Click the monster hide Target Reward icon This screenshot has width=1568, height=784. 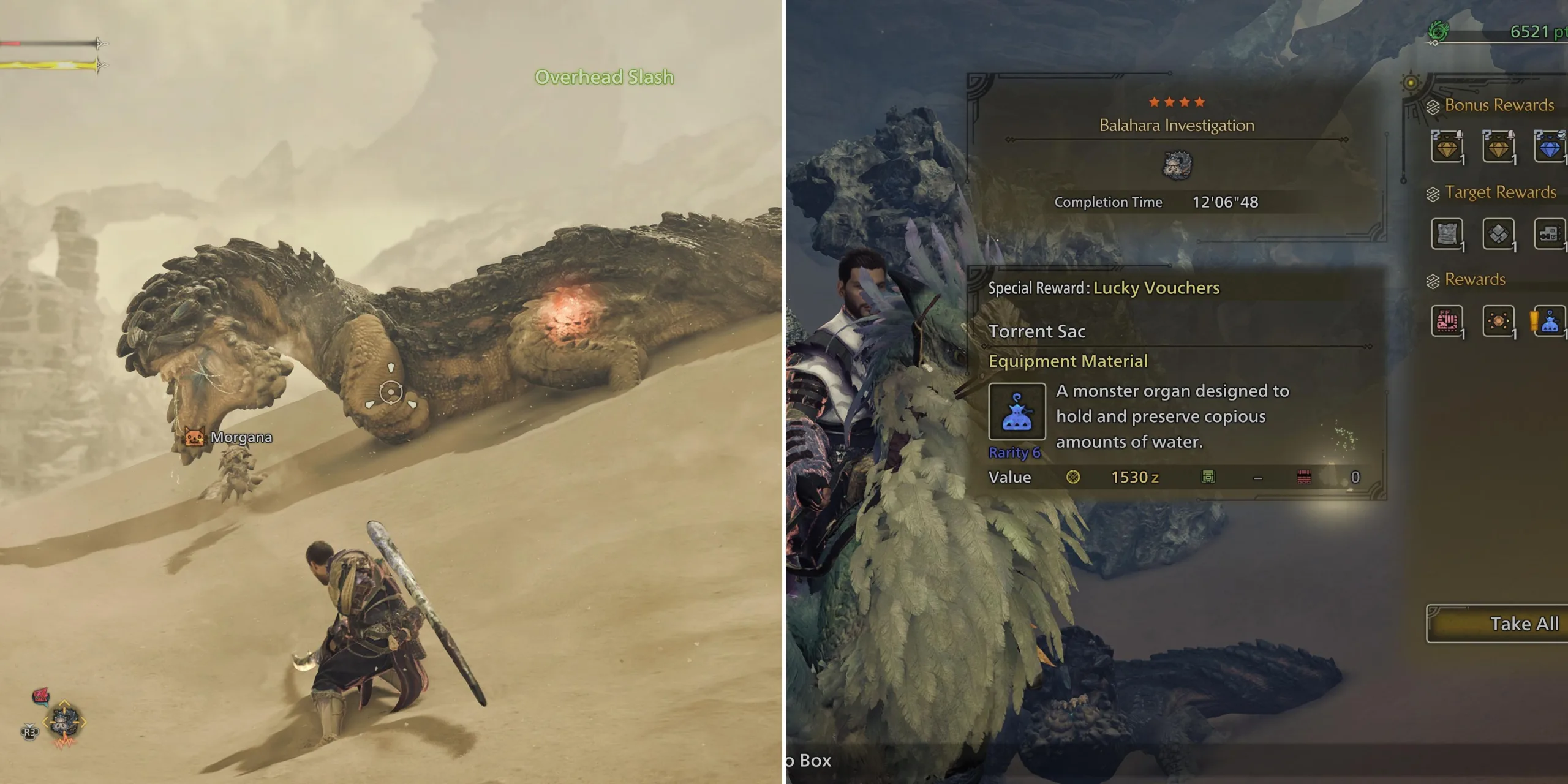(x=1447, y=235)
